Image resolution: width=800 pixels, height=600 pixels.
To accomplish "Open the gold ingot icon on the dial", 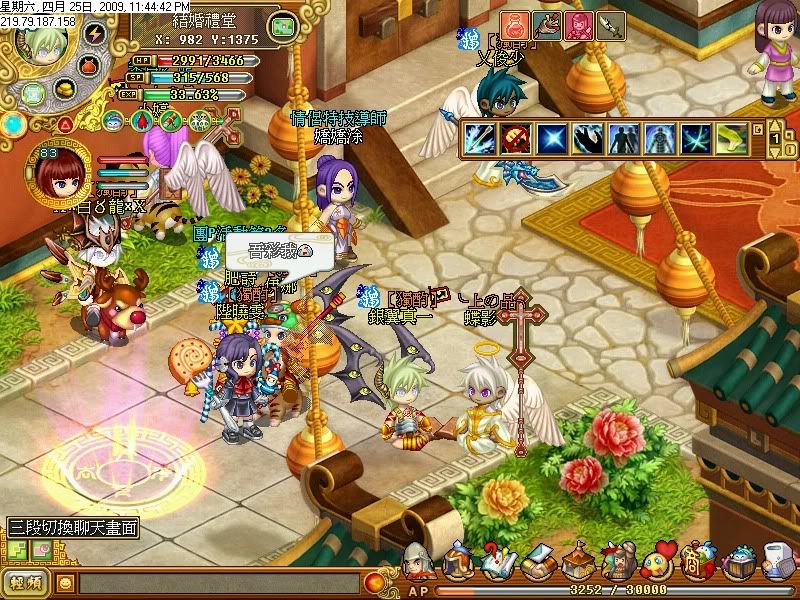I will tap(67, 90).
